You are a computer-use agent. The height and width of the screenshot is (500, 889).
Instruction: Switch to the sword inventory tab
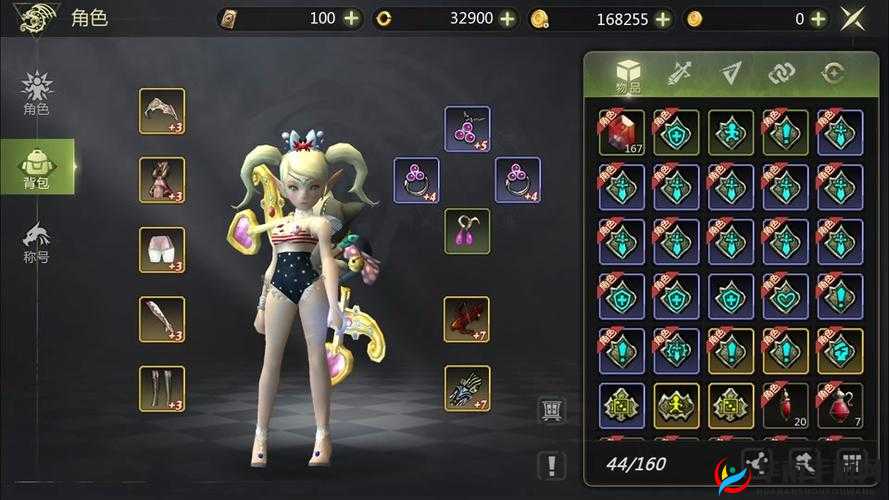[680, 73]
